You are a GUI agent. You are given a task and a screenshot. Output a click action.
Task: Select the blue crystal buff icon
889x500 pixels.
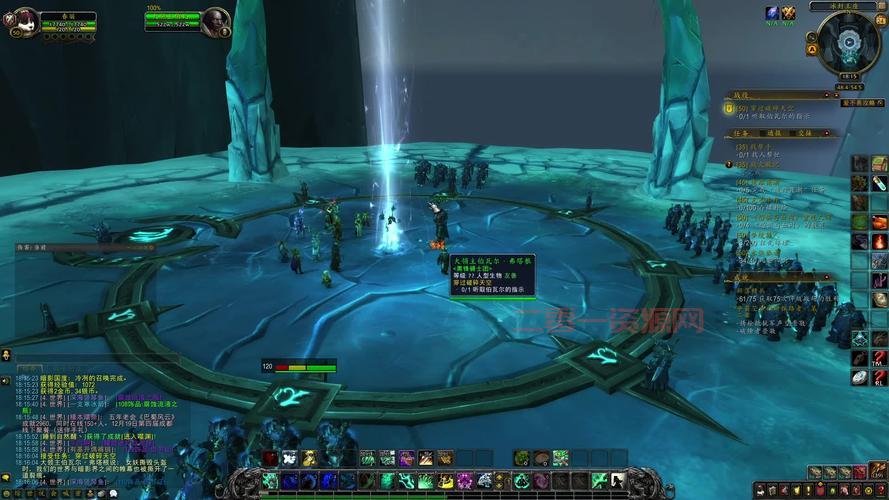tap(772, 13)
